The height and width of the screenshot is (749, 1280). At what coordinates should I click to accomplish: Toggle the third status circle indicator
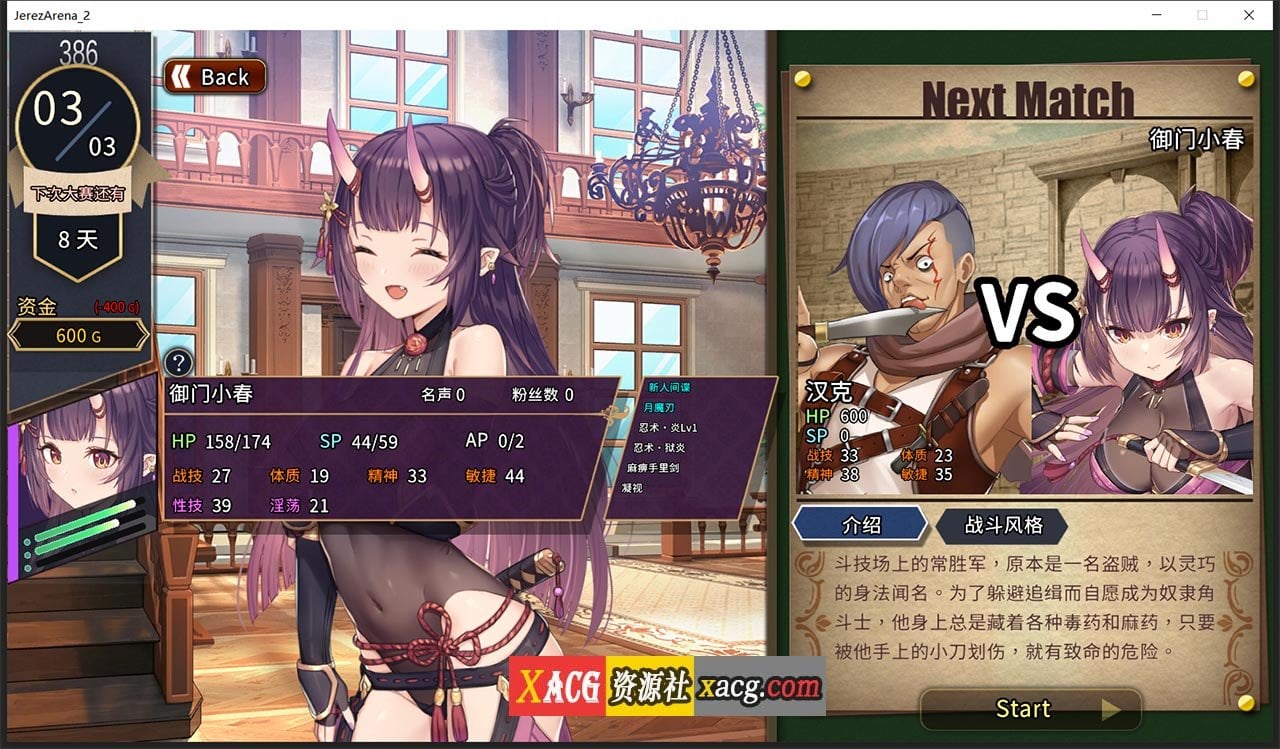[28, 568]
